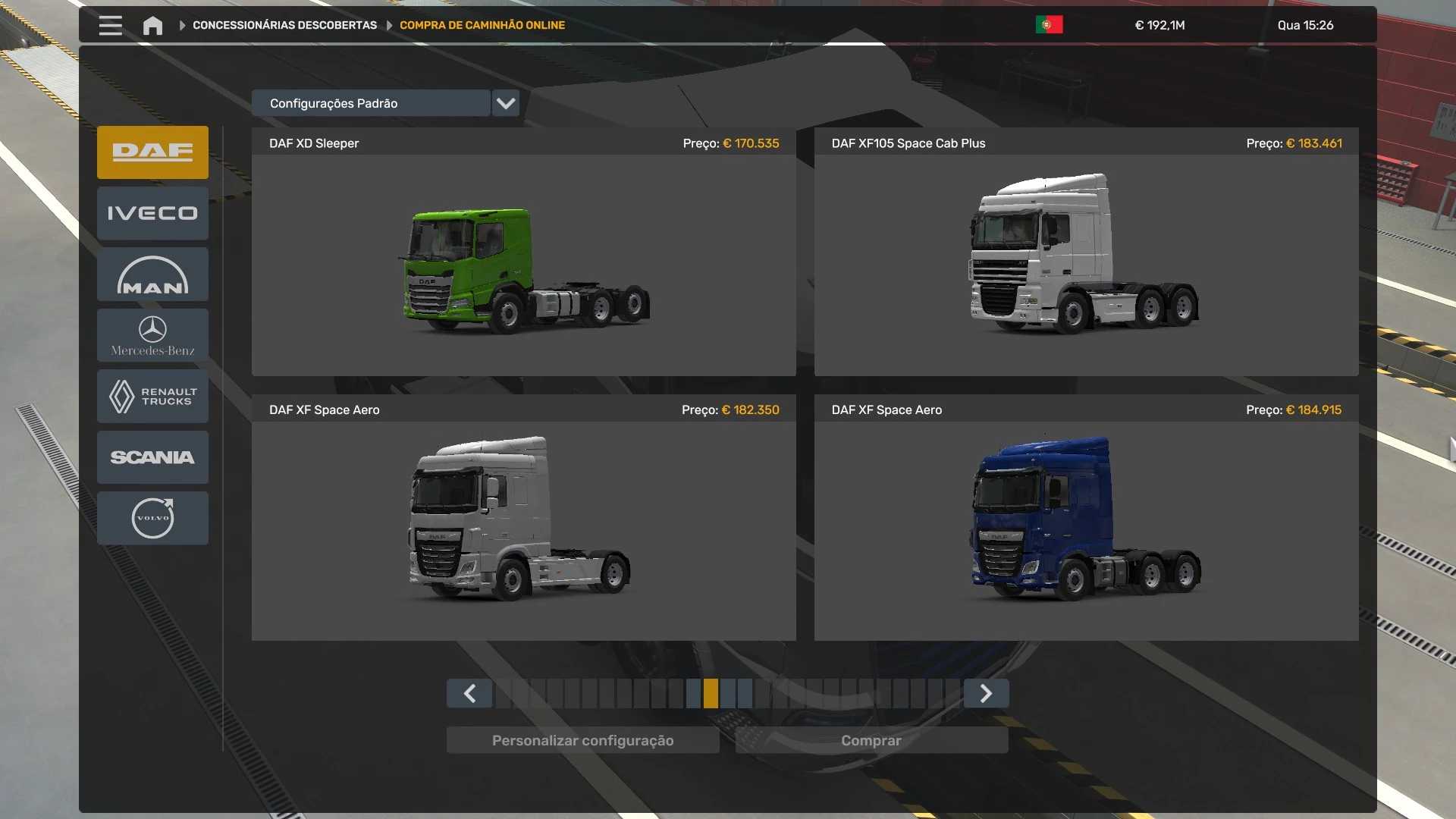The width and height of the screenshot is (1456, 819).
Task: Pick the white DAF XF Space Aero
Action: [x=523, y=531]
